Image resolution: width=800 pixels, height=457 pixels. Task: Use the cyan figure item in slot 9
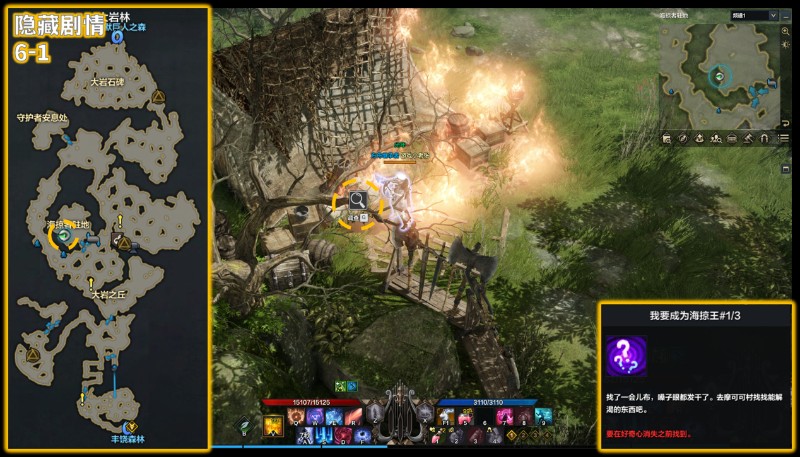(541, 418)
